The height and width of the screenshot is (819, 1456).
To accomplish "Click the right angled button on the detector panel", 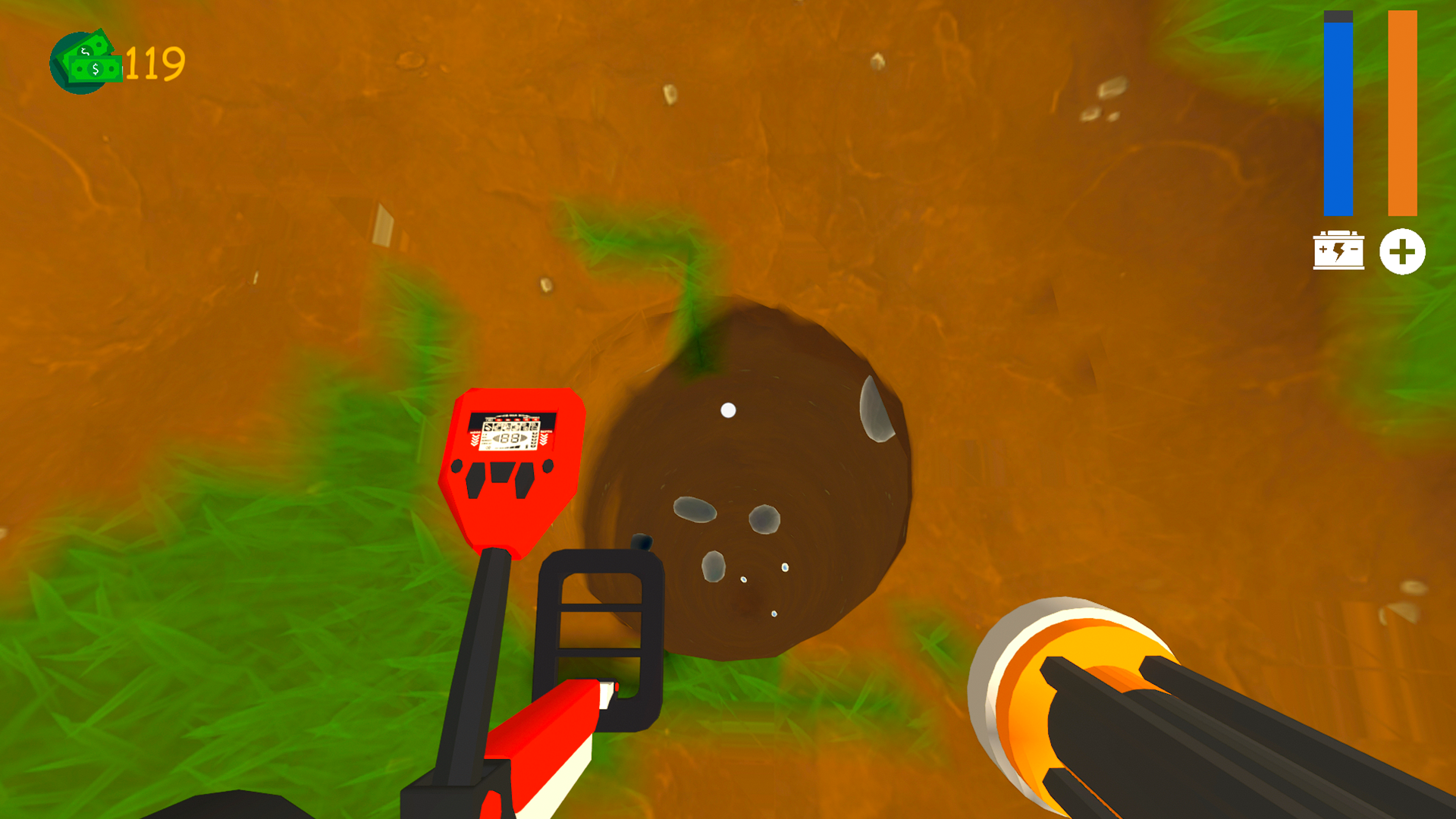I will pyautogui.click(x=525, y=481).
